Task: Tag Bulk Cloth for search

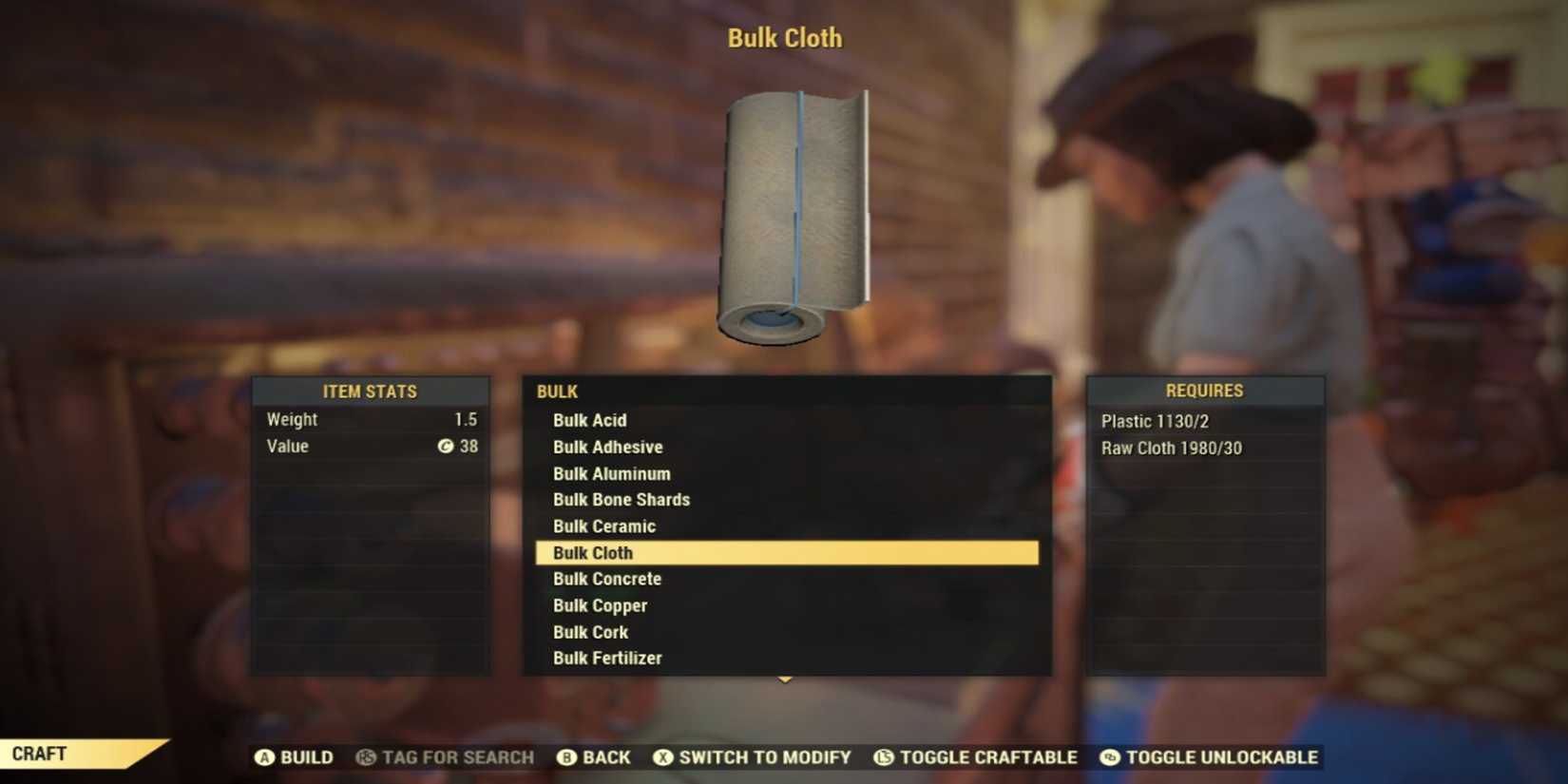Action: (447, 757)
